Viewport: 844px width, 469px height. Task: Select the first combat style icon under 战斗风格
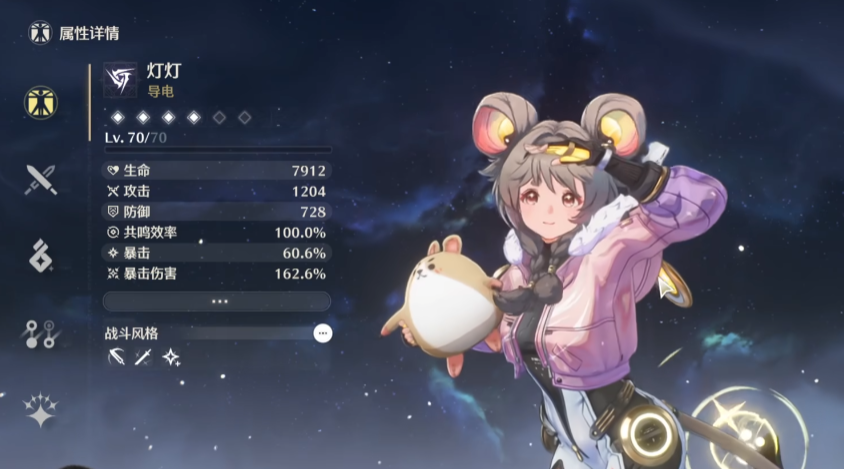[117, 357]
